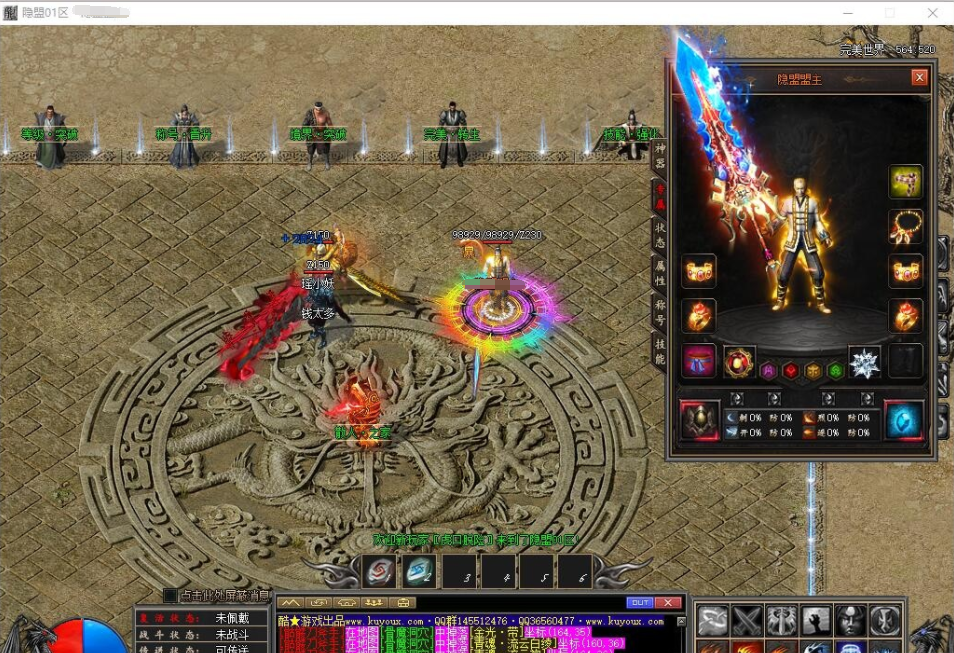Switch to the 神器 side tab
954x653 pixels.
pos(660,156)
